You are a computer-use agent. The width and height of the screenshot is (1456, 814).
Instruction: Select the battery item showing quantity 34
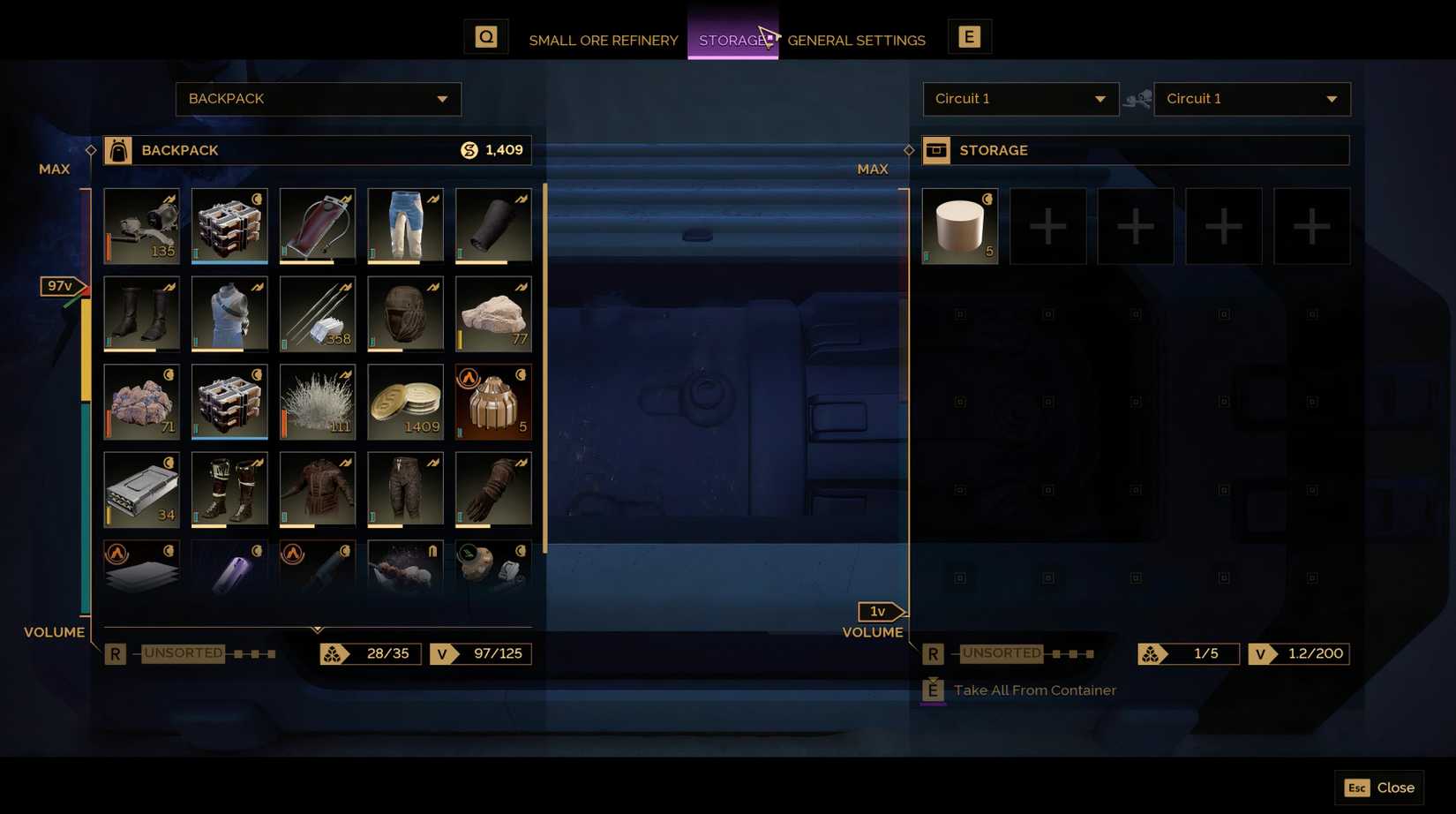click(141, 490)
